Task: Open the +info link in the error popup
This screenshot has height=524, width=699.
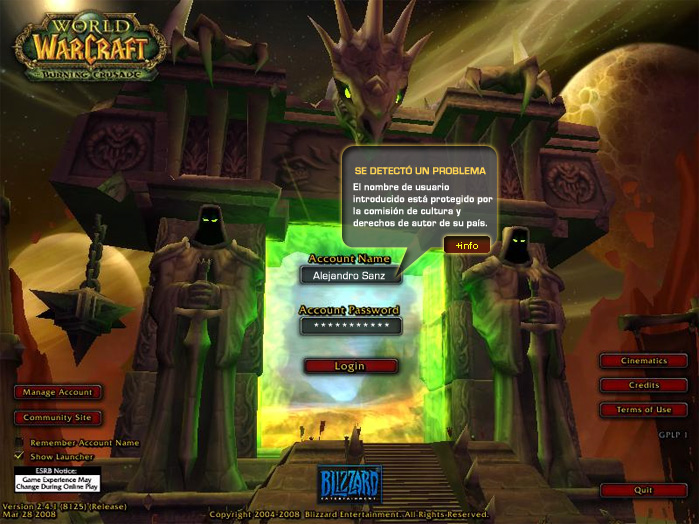Action: pyautogui.click(x=467, y=245)
